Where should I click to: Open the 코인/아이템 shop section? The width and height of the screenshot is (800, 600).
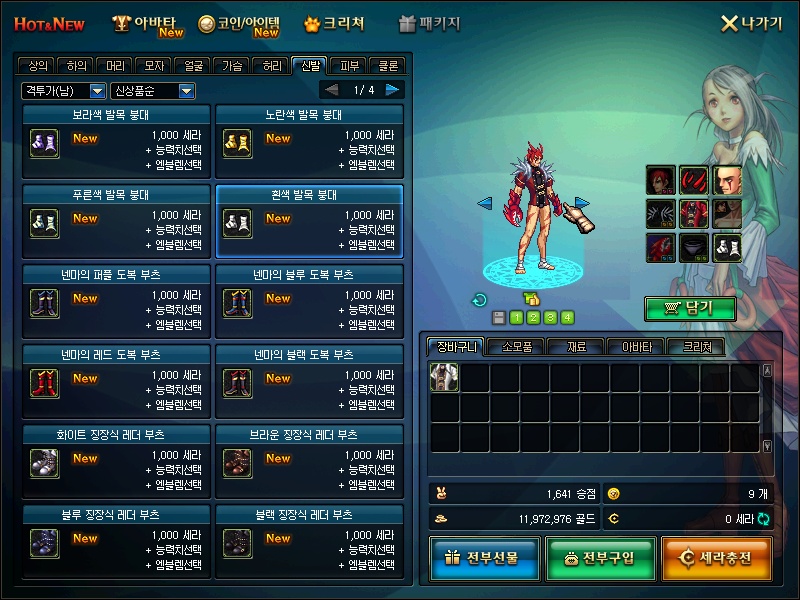[238, 24]
